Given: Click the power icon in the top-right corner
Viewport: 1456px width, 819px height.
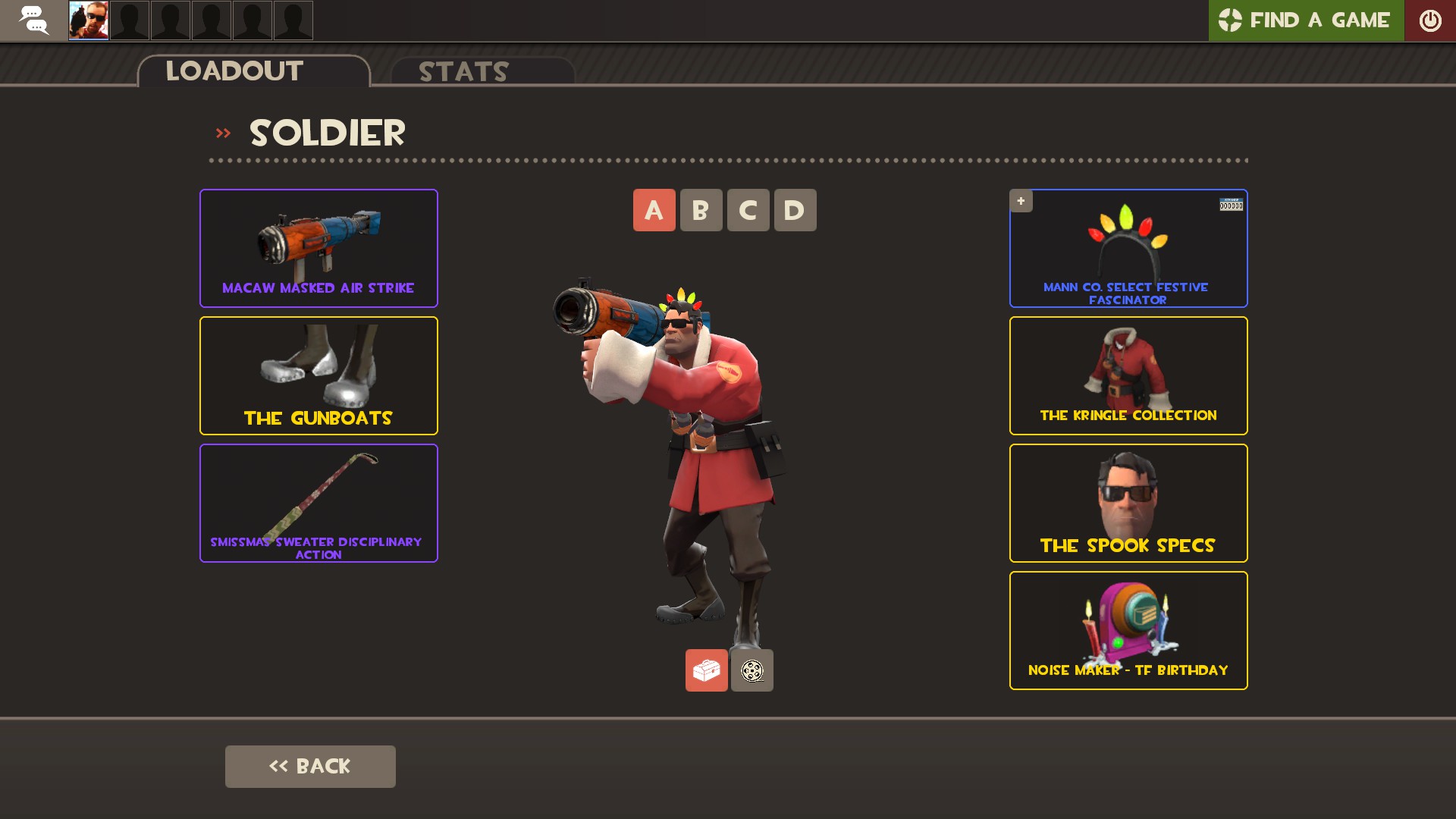Looking at the screenshot, I should click(x=1432, y=20).
